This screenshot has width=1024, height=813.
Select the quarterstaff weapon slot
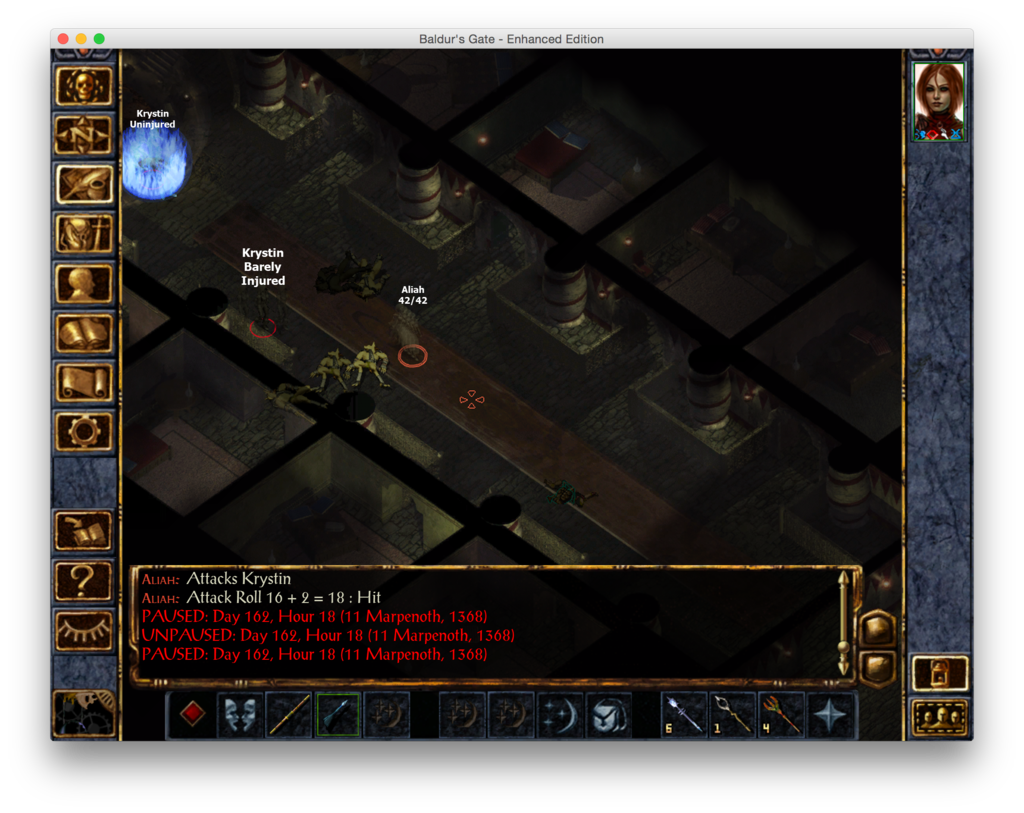coord(290,715)
